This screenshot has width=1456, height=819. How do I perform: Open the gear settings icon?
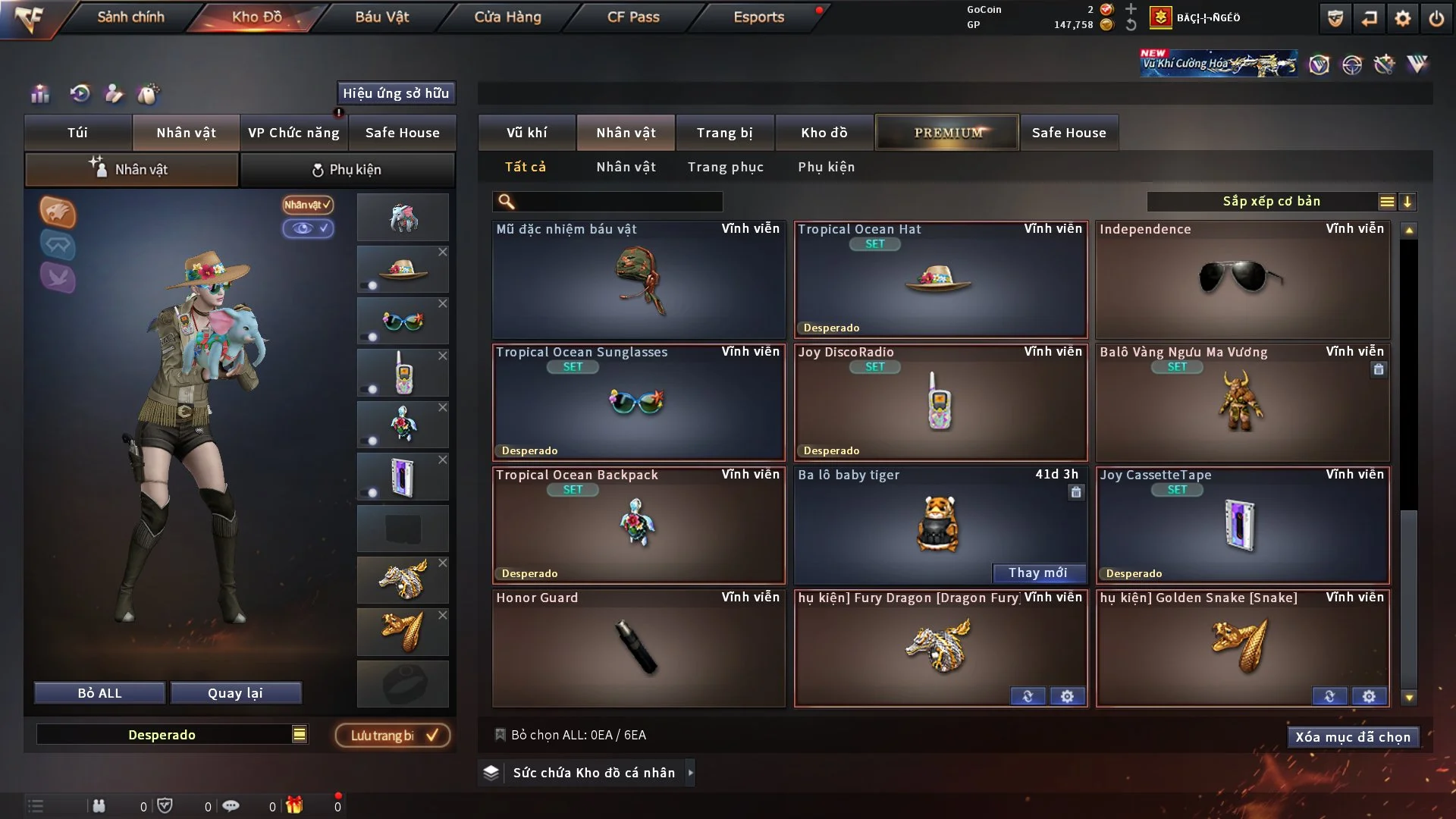[1402, 18]
